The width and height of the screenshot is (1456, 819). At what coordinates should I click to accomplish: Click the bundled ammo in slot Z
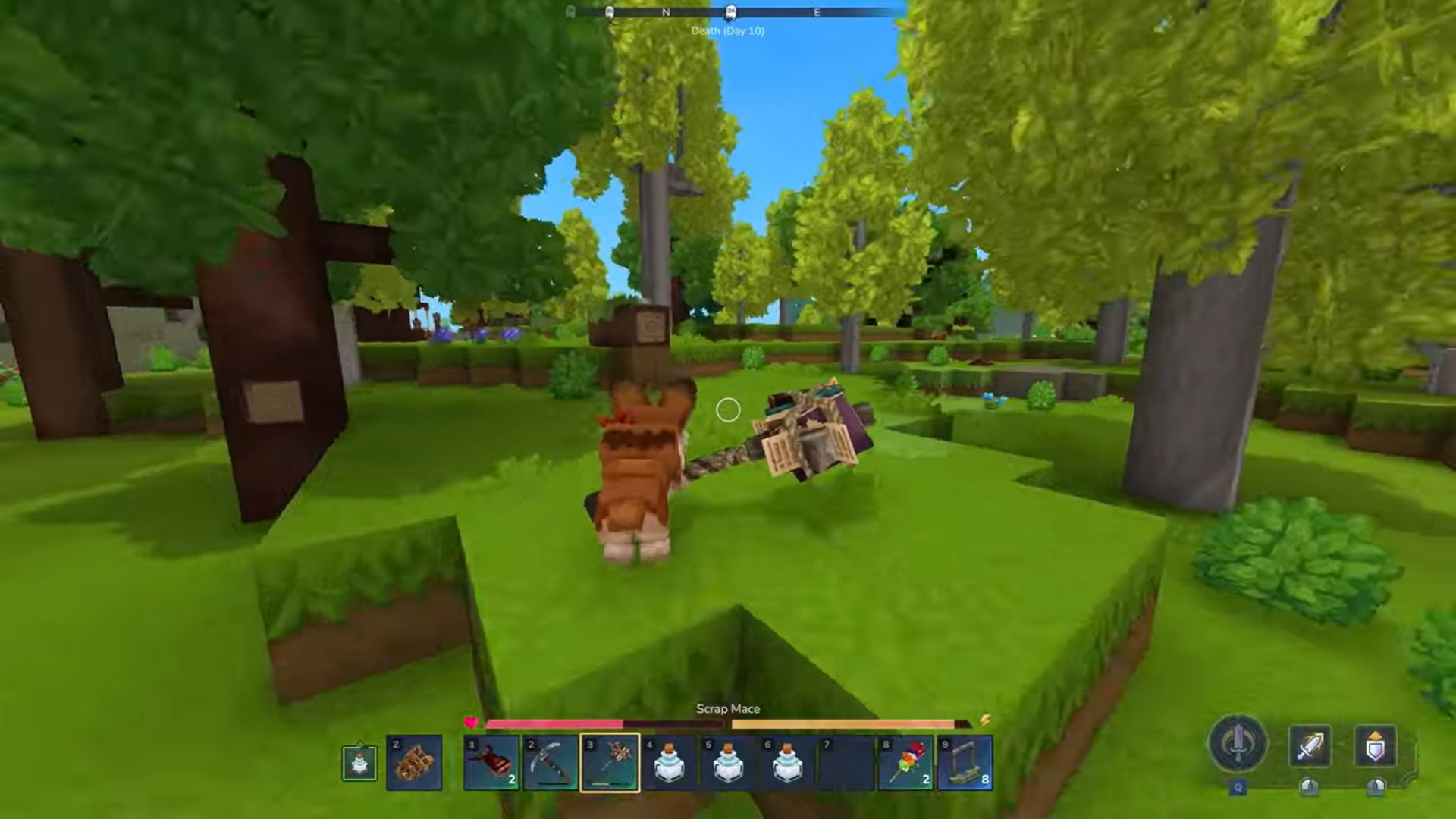(x=415, y=762)
